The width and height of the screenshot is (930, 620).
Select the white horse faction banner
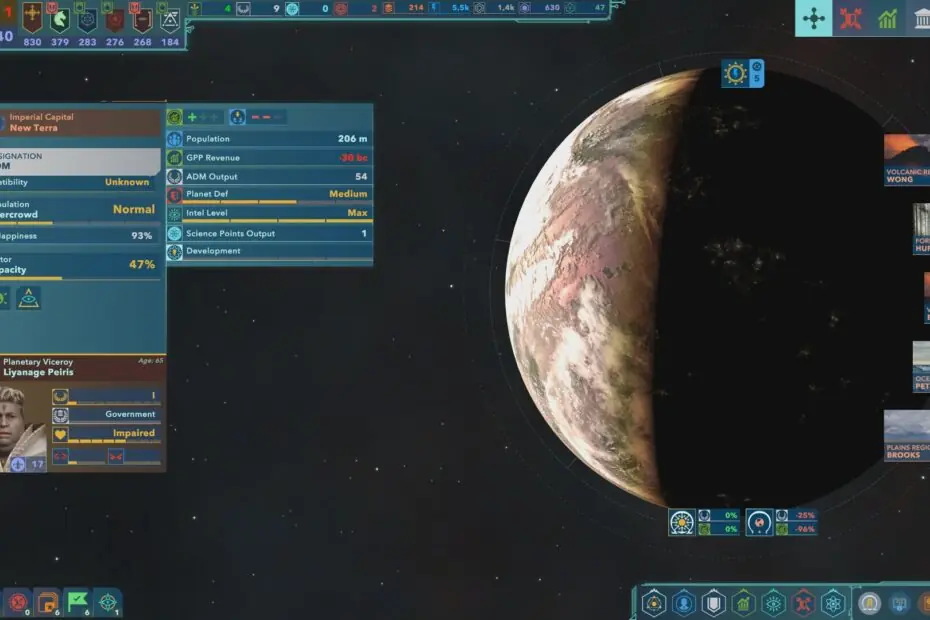(60, 19)
